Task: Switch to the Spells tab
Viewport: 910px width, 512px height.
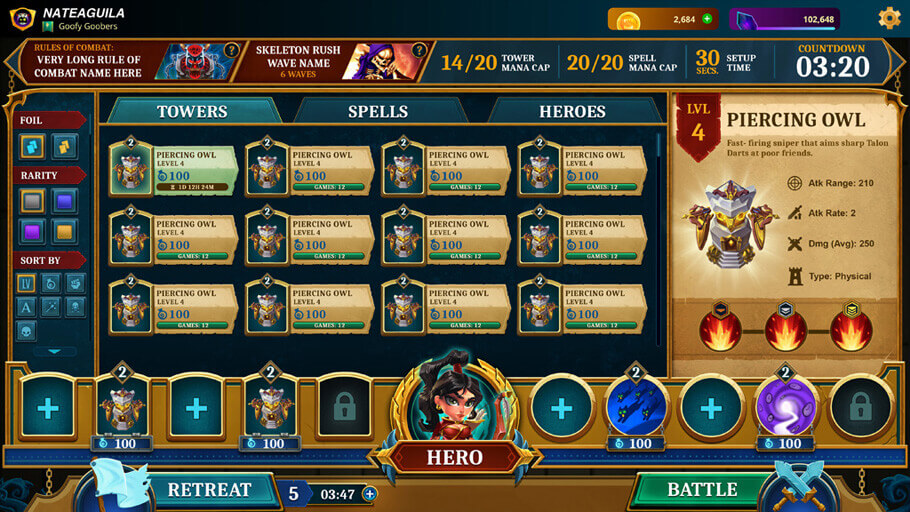Action: coord(378,111)
